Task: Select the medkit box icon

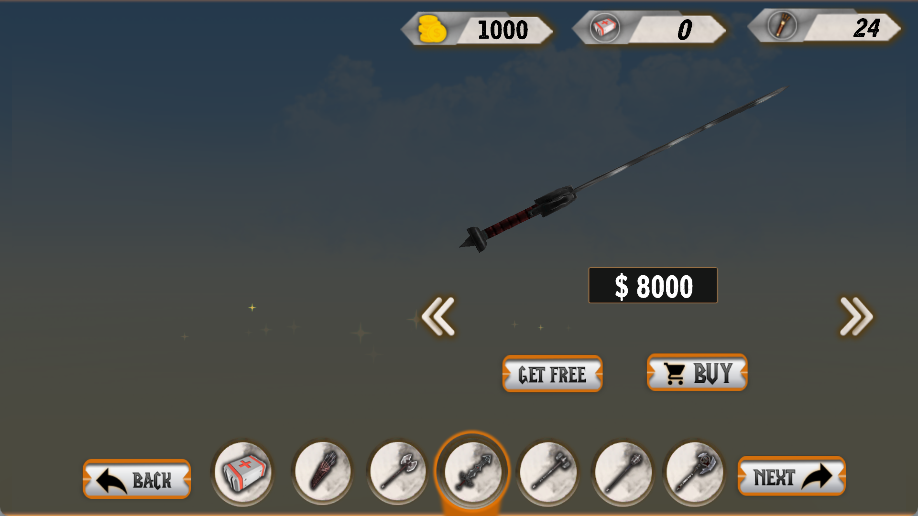Action: [x=243, y=472]
